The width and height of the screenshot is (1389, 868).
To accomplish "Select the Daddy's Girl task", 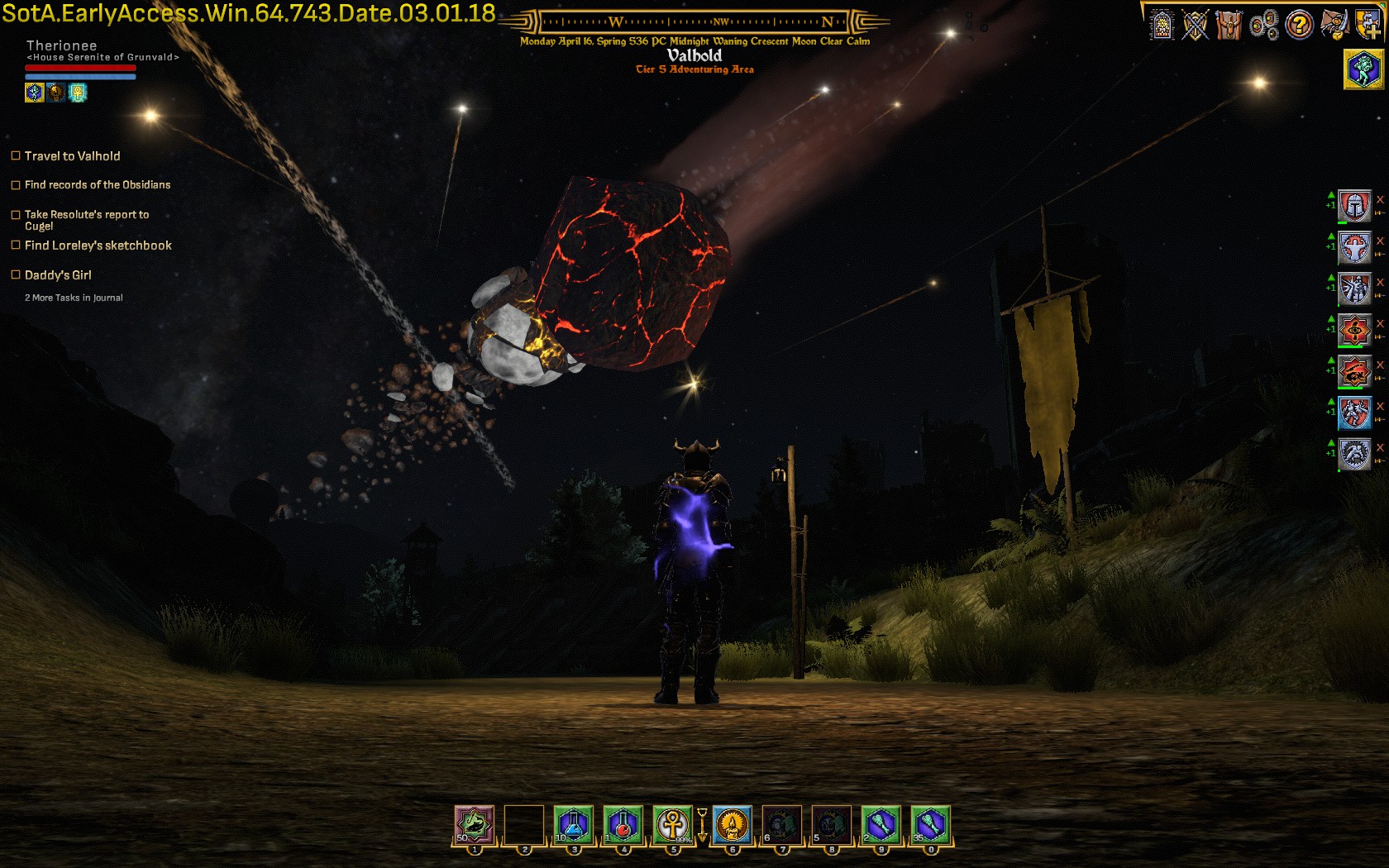I will [x=58, y=275].
